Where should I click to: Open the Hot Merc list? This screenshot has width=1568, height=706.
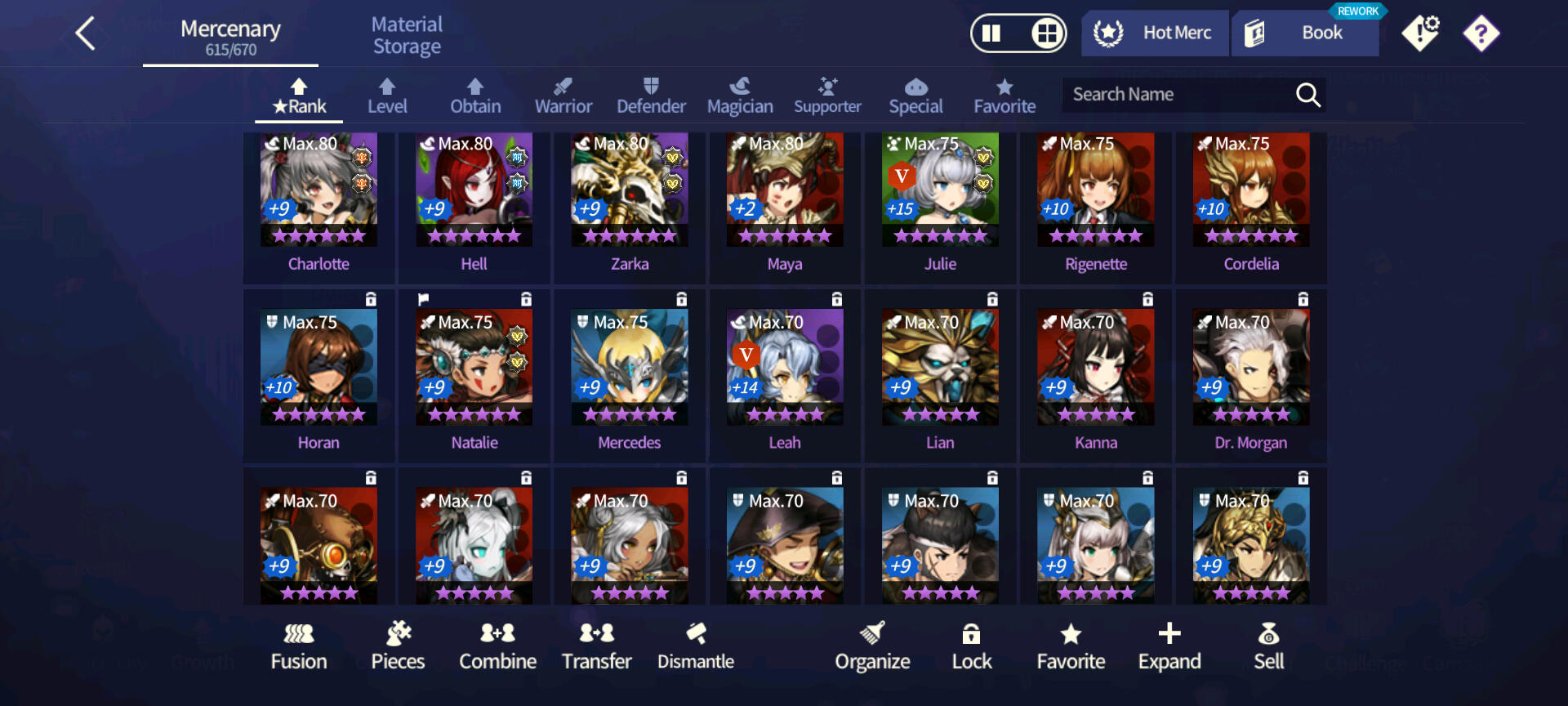(1155, 34)
